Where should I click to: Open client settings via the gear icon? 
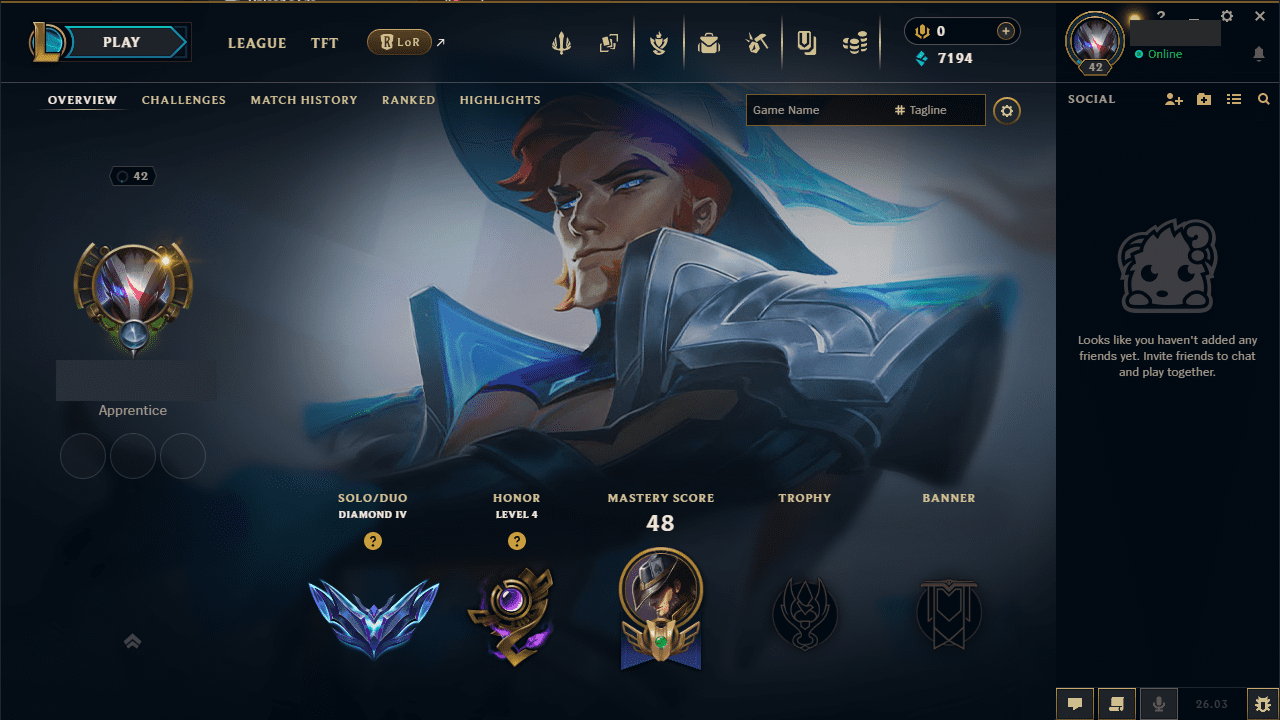[x=1227, y=16]
